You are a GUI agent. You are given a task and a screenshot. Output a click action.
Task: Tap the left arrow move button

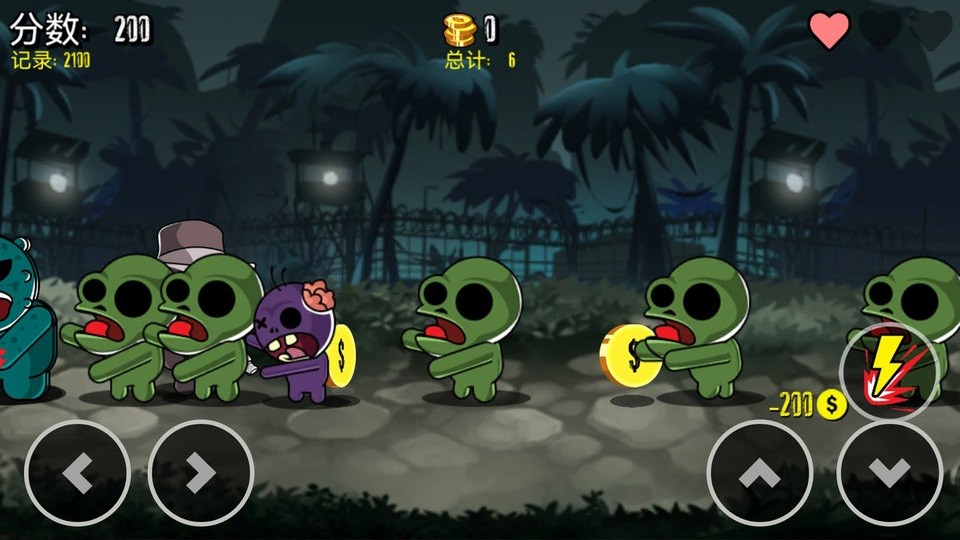[77, 473]
